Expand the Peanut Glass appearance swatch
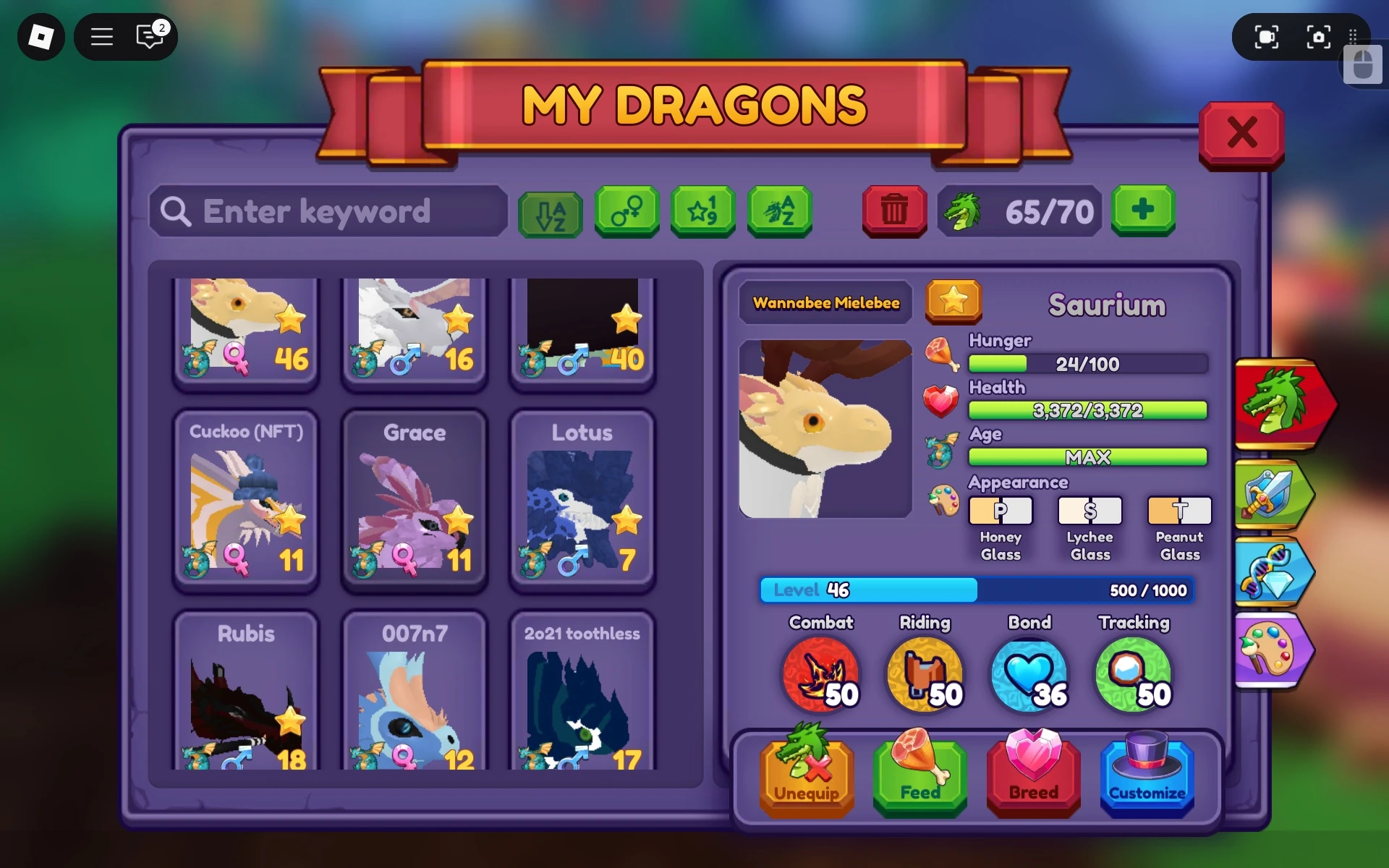Screen dimensions: 1389x868 [1179, 511]
